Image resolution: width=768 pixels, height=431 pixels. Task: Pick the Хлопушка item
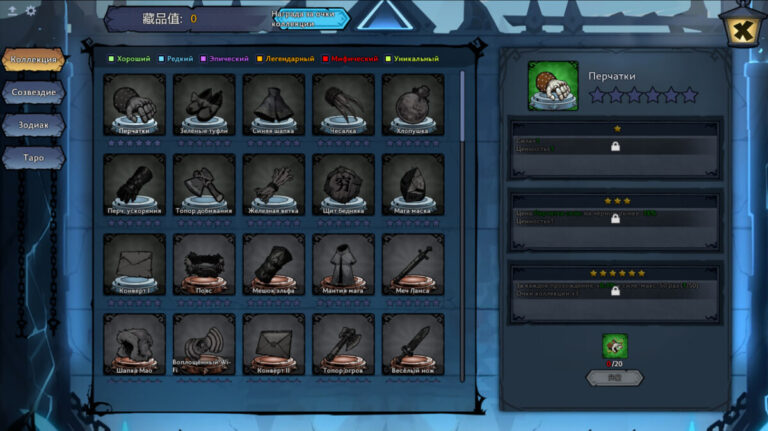(412, 105)
